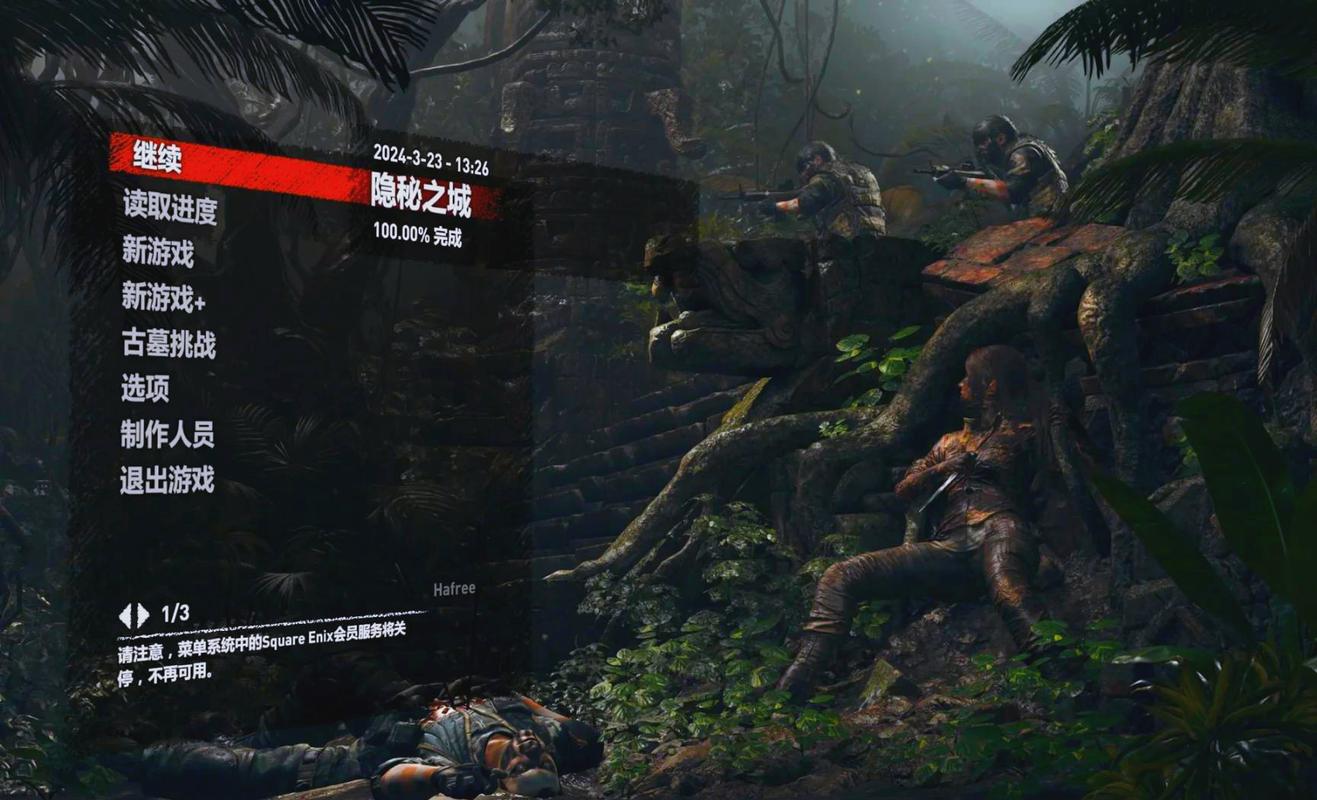Open 古墓挑战 tomb challenges
The height and width of the screenshot is (800, 1317).
tap(168, 345)
